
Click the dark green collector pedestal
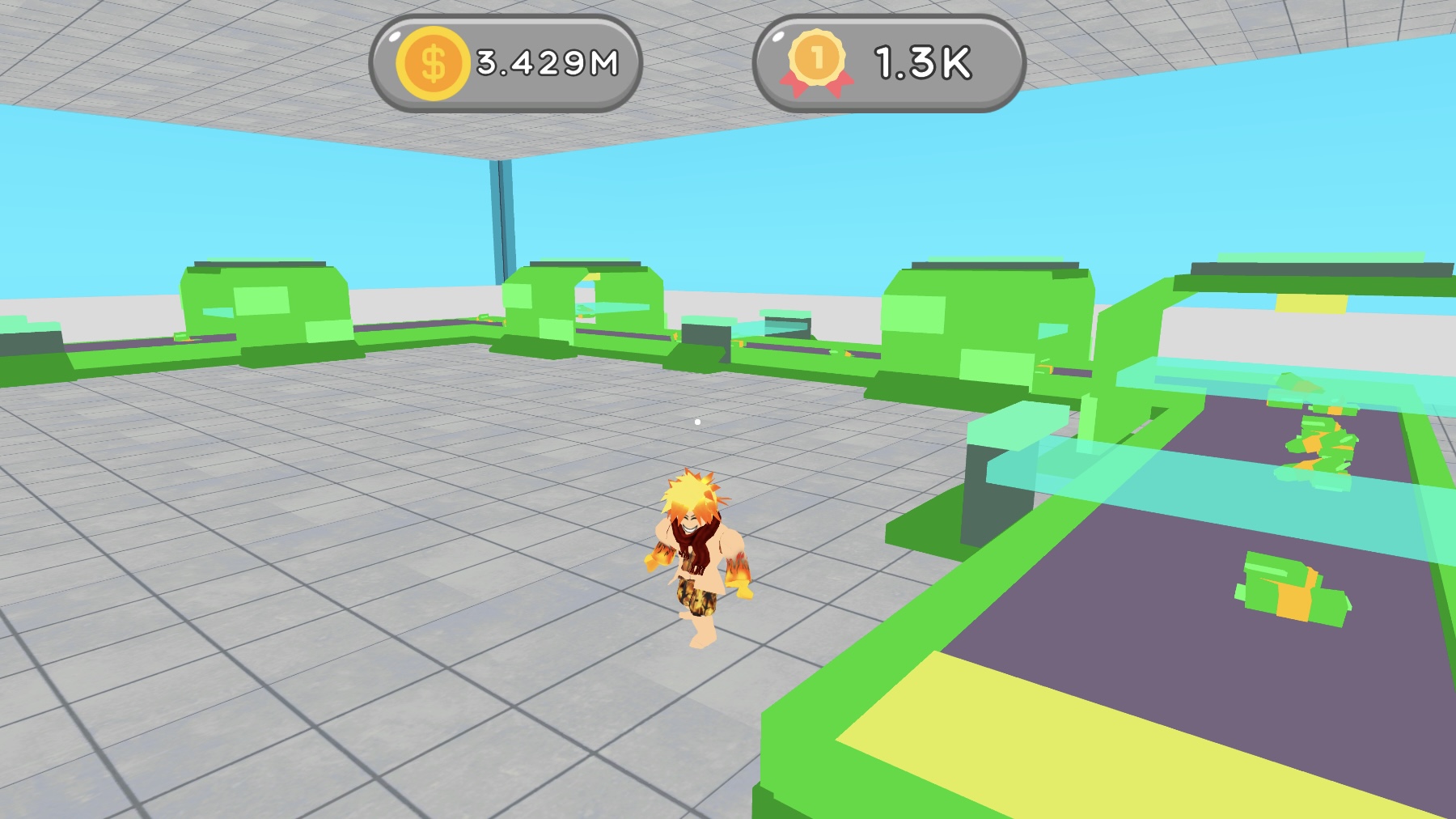point(995,502)
